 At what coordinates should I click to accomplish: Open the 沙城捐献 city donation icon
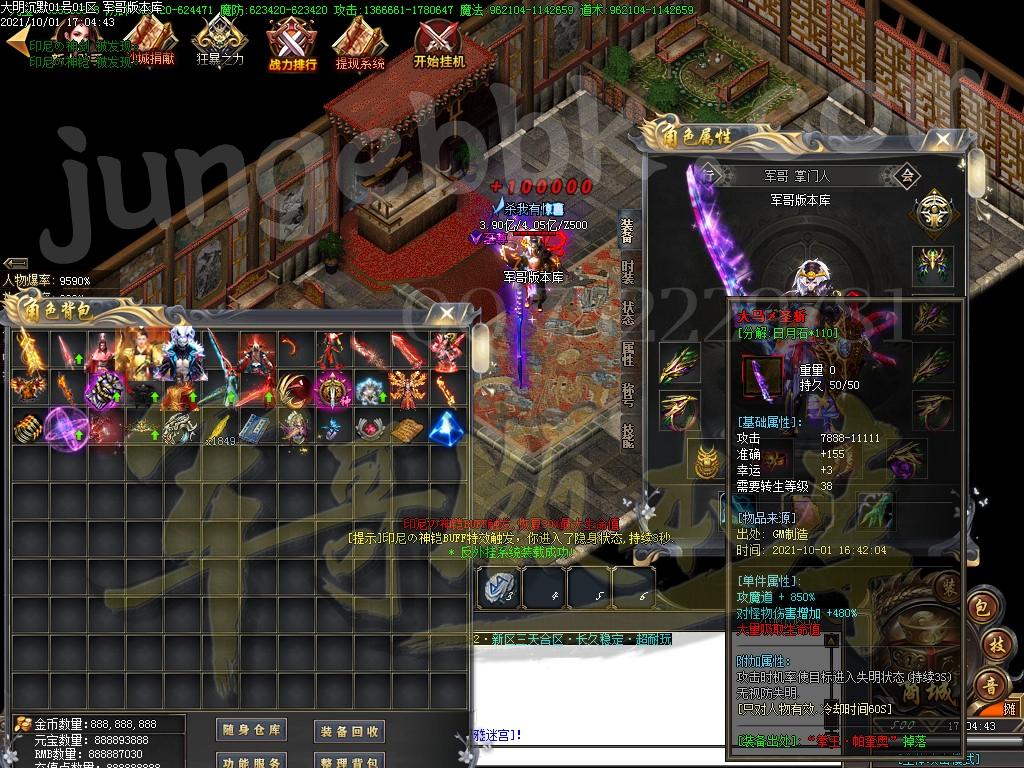(x=150, y=44)
